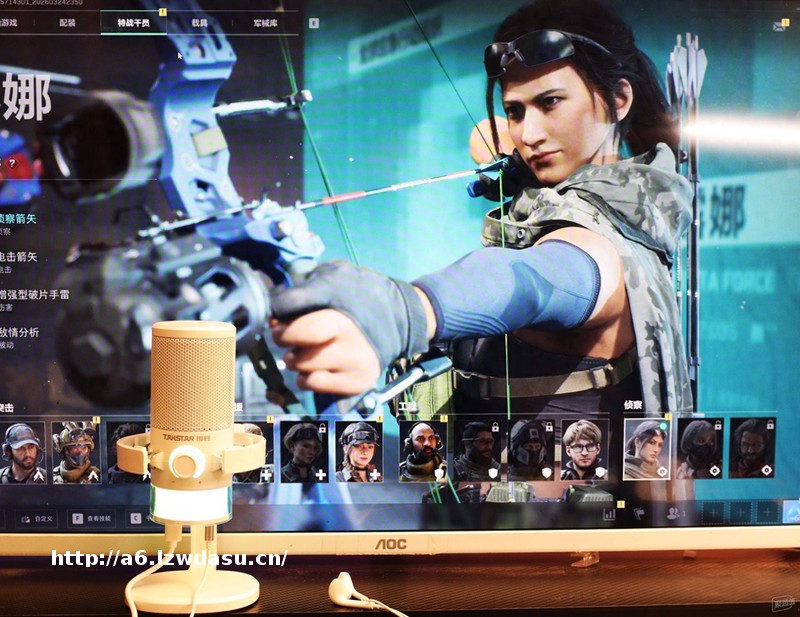Go to the 军械库 tab
This screenshot has height=617, width=800.
[265, 21]
